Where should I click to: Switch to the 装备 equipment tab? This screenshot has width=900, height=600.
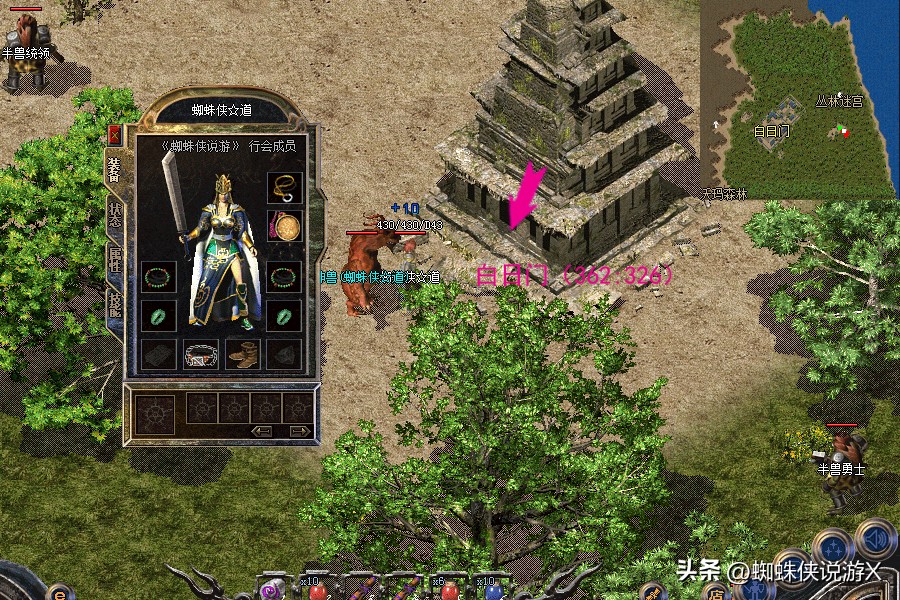coord(114,170)
